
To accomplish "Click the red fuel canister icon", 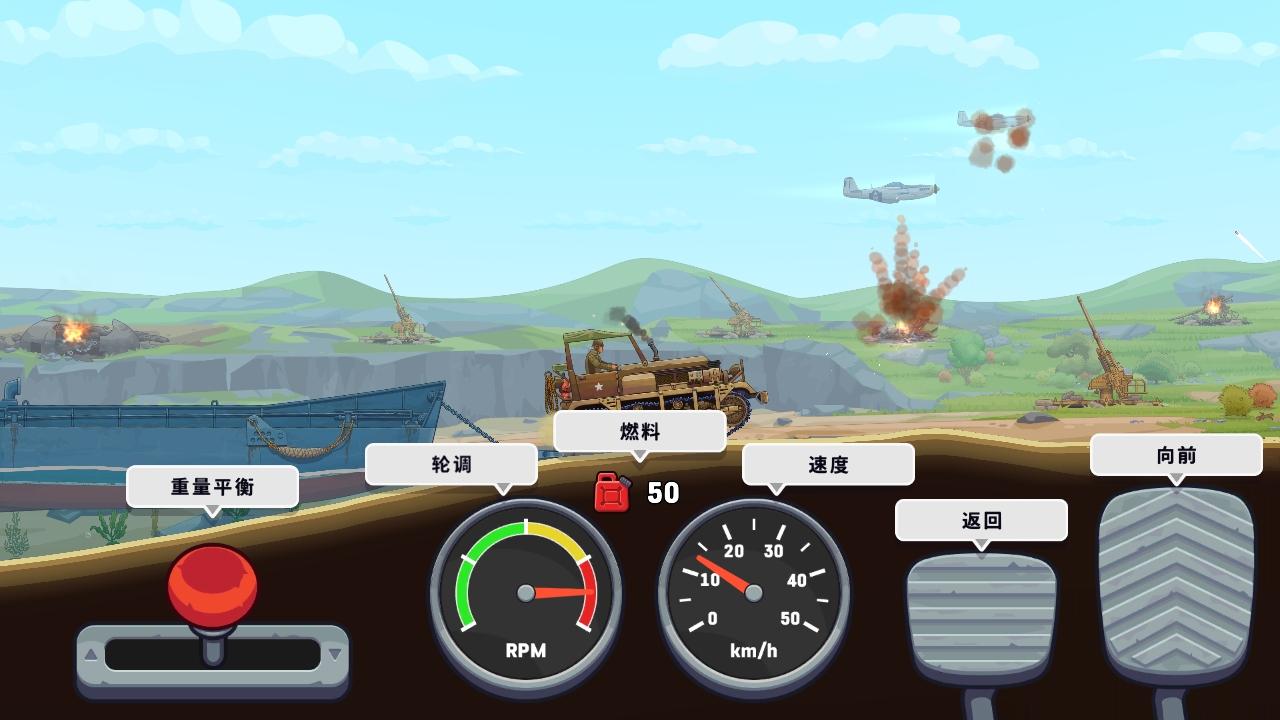I will (x=611, y=493).
